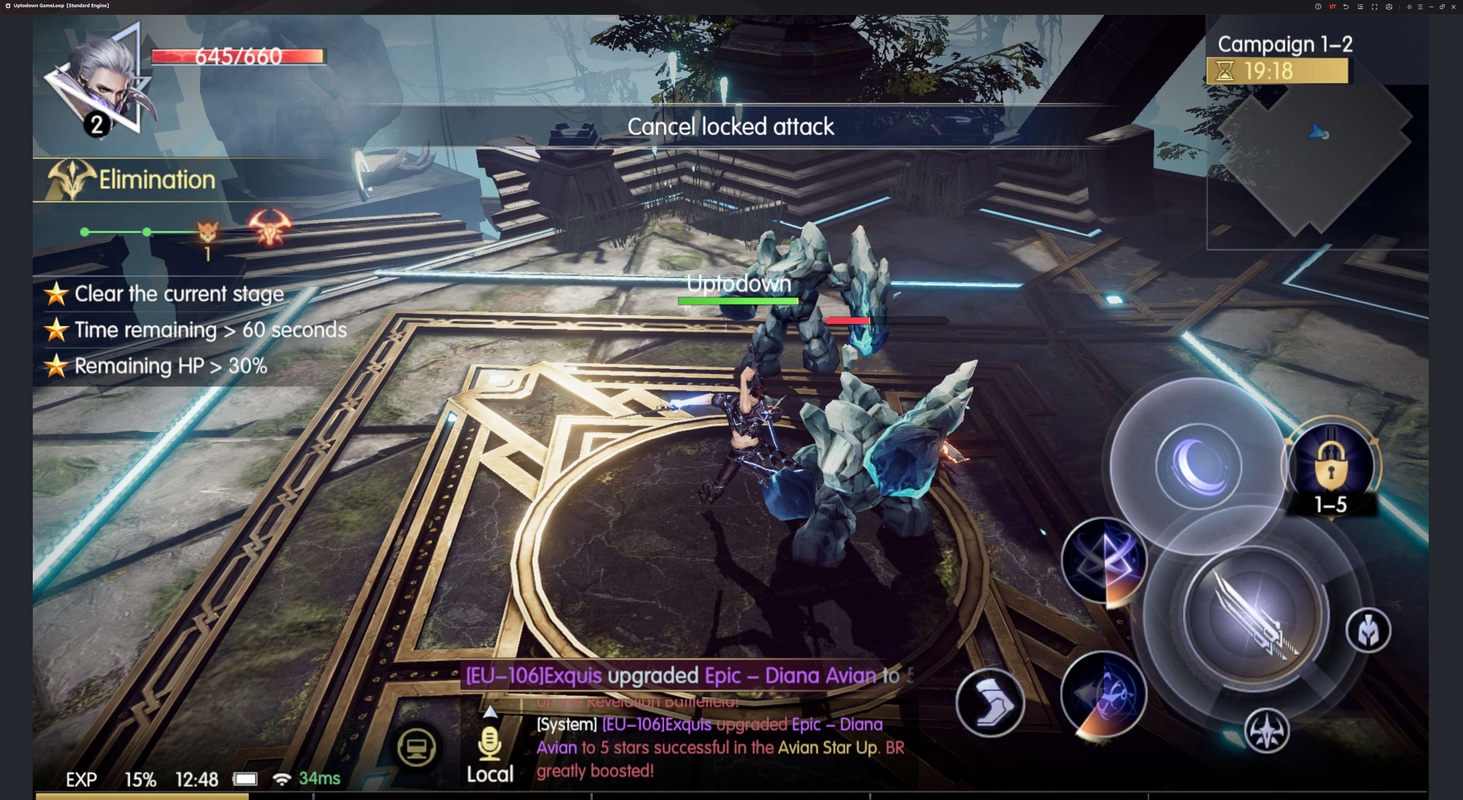The width and height of the screenshot is (1463, 800).
Task: Expand the chat log arrow
Action: pos(490,713)
